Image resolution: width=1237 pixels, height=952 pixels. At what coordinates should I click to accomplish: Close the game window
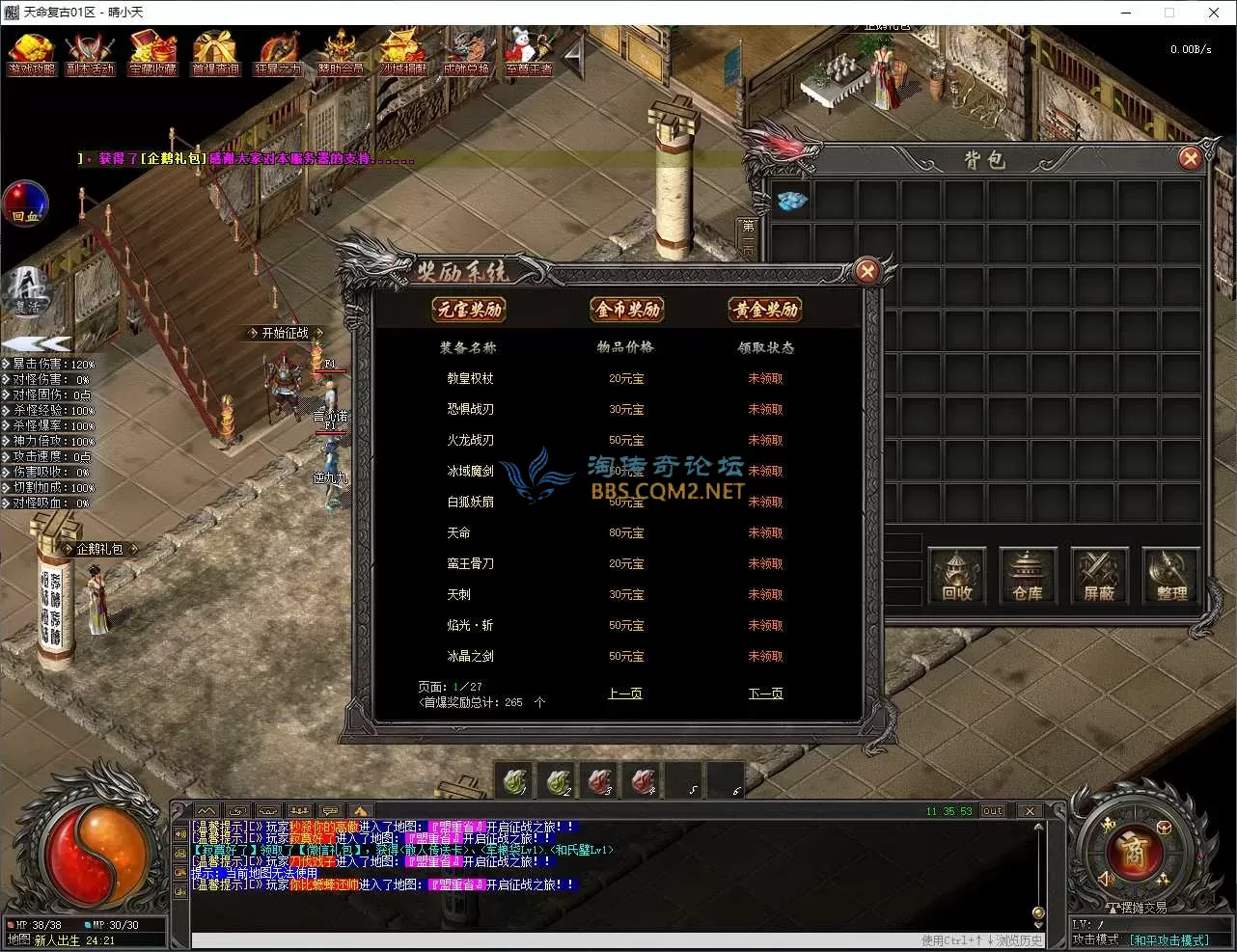[x=1213, y=13]
